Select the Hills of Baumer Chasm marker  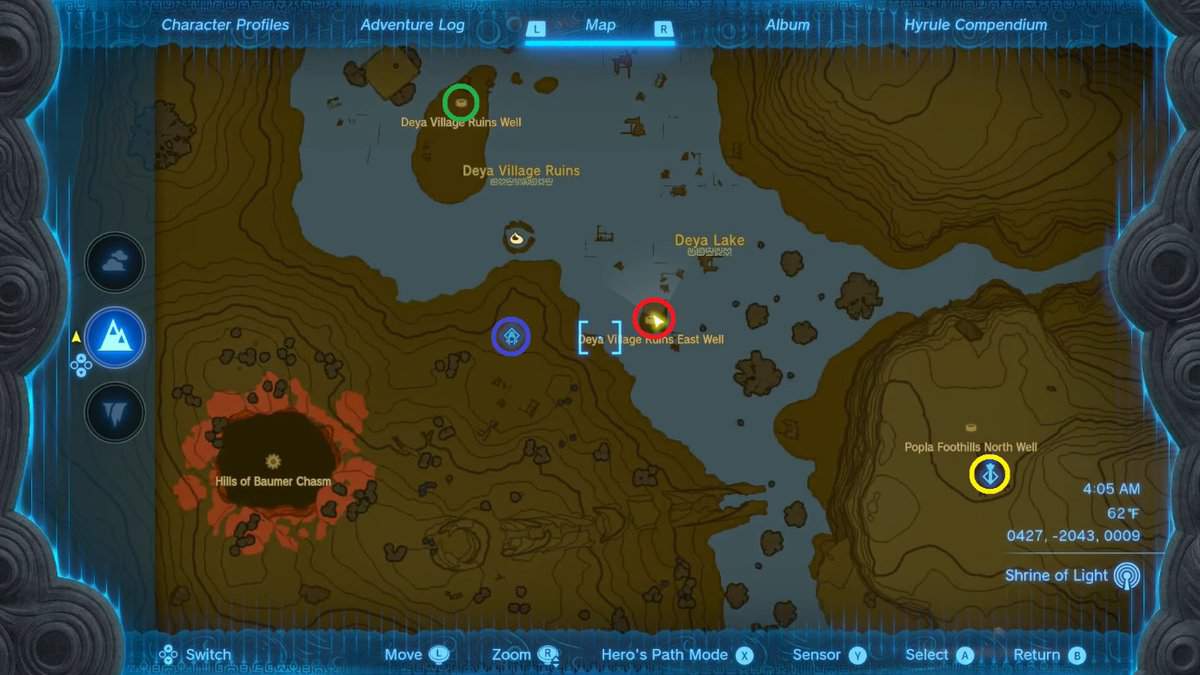click(x=272, y=461)
